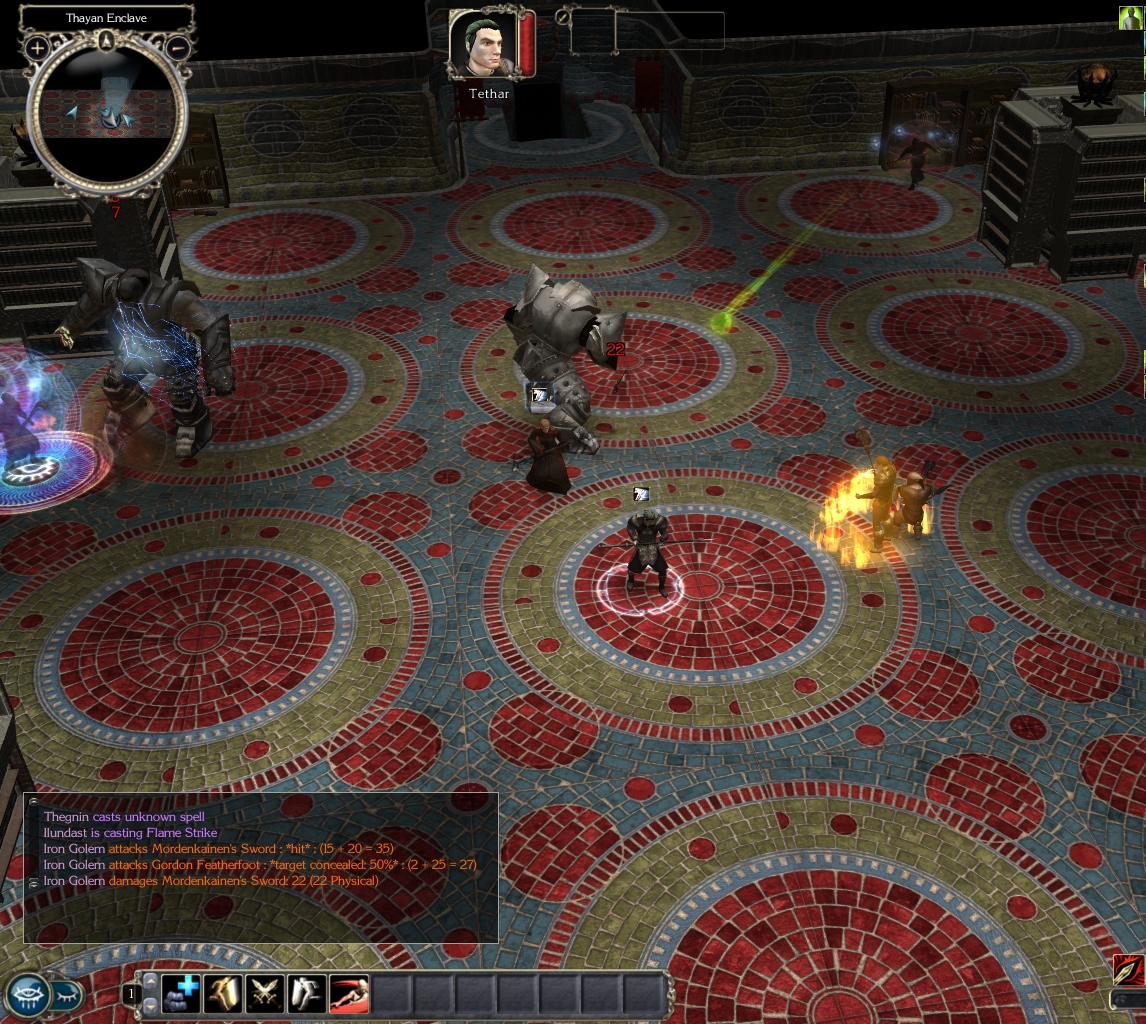Viewport: 1146px width, 1024px height.
Task: Activate the blue cross group heal hotbar slot
Action: pos(181,994)
